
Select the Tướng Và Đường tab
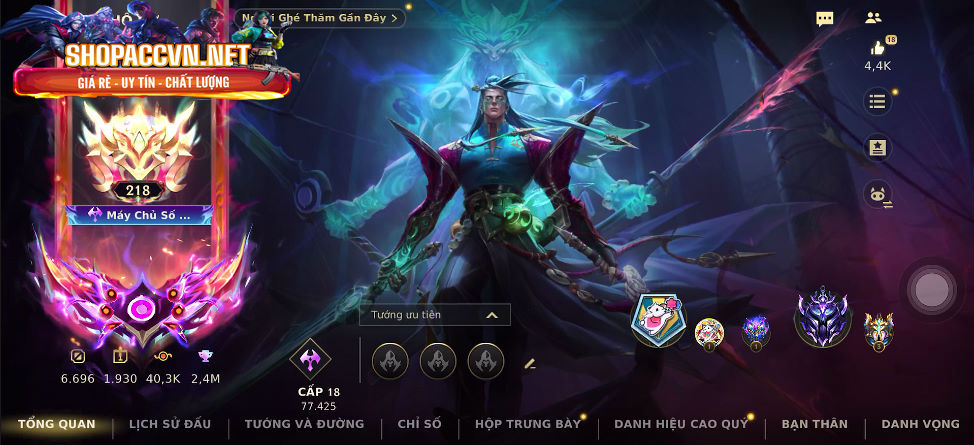pyautogui.click(x=304, y=424)
